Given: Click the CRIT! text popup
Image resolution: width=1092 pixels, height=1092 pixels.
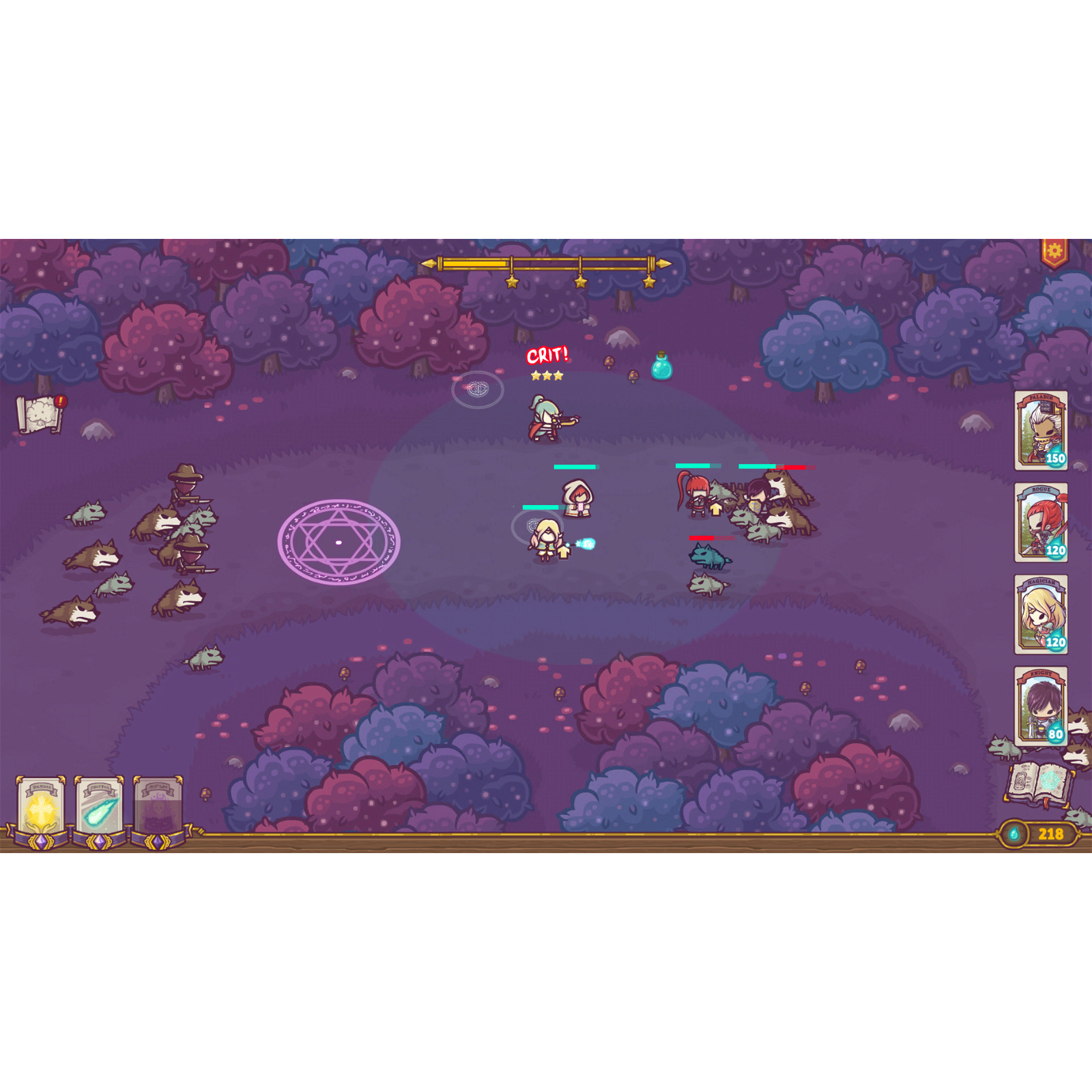Looking at the screenshot, I should [548, 355].
